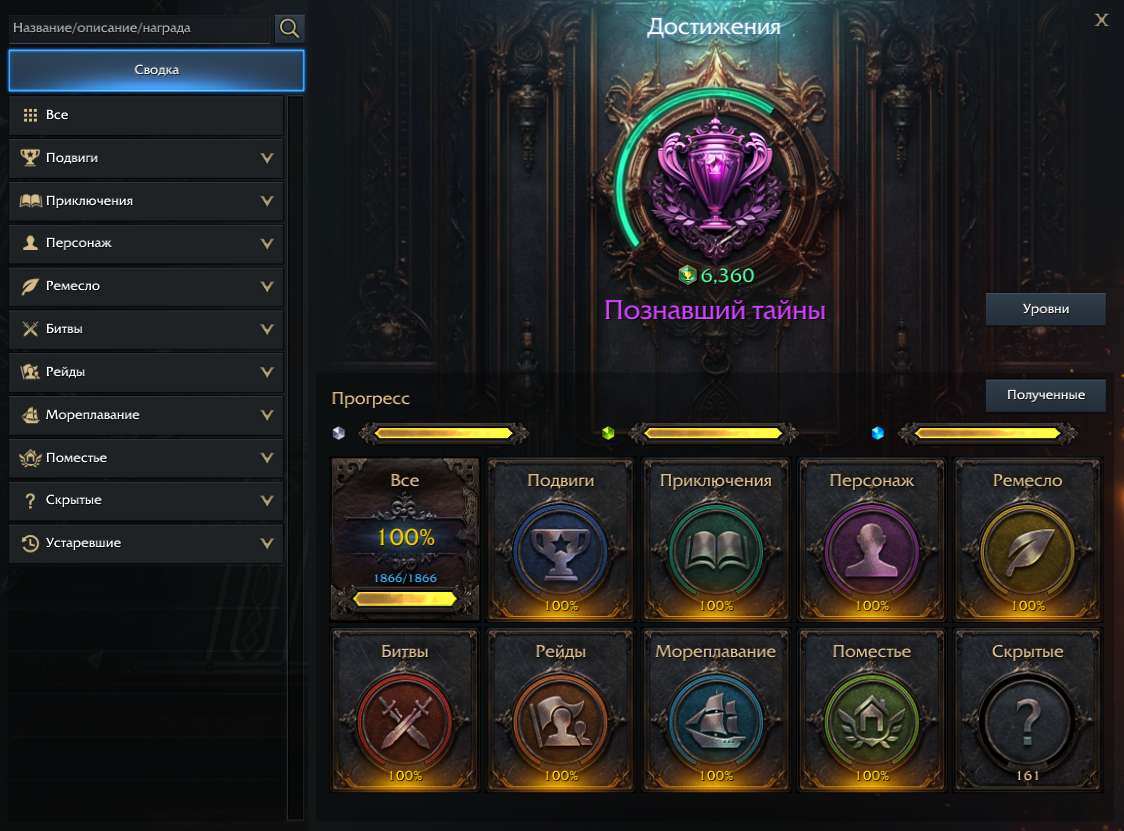Expand the Мореплавание sidebar category

pos(146,415)
